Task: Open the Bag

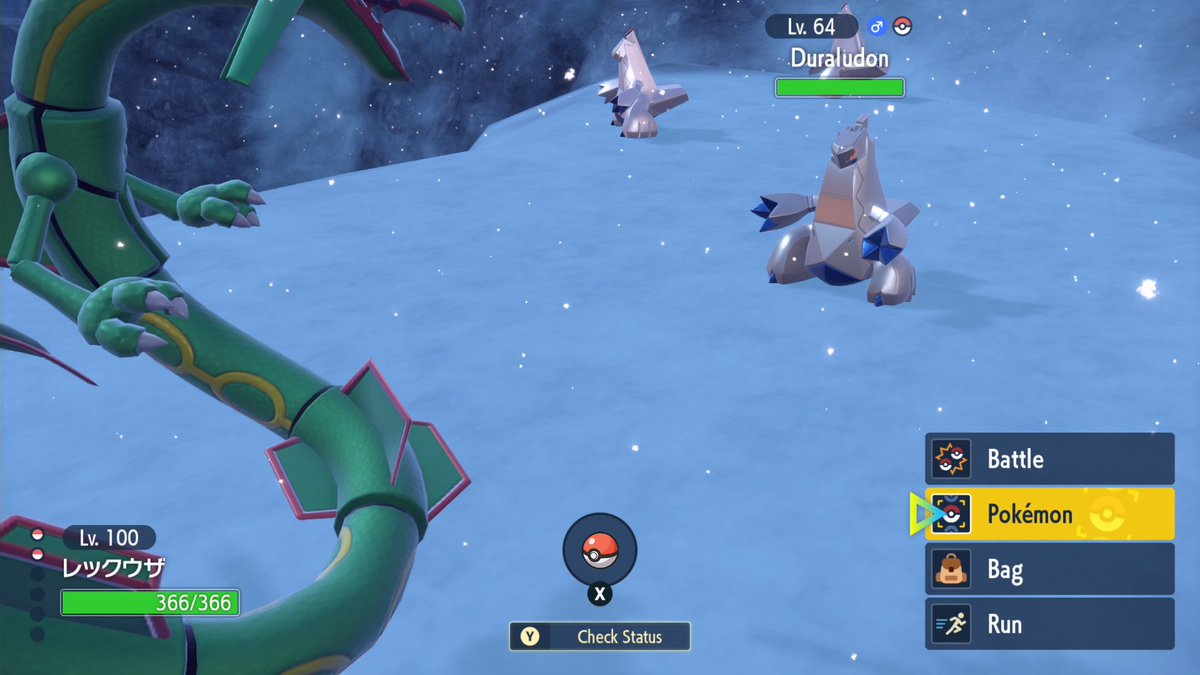Action: coord(1049,570)
